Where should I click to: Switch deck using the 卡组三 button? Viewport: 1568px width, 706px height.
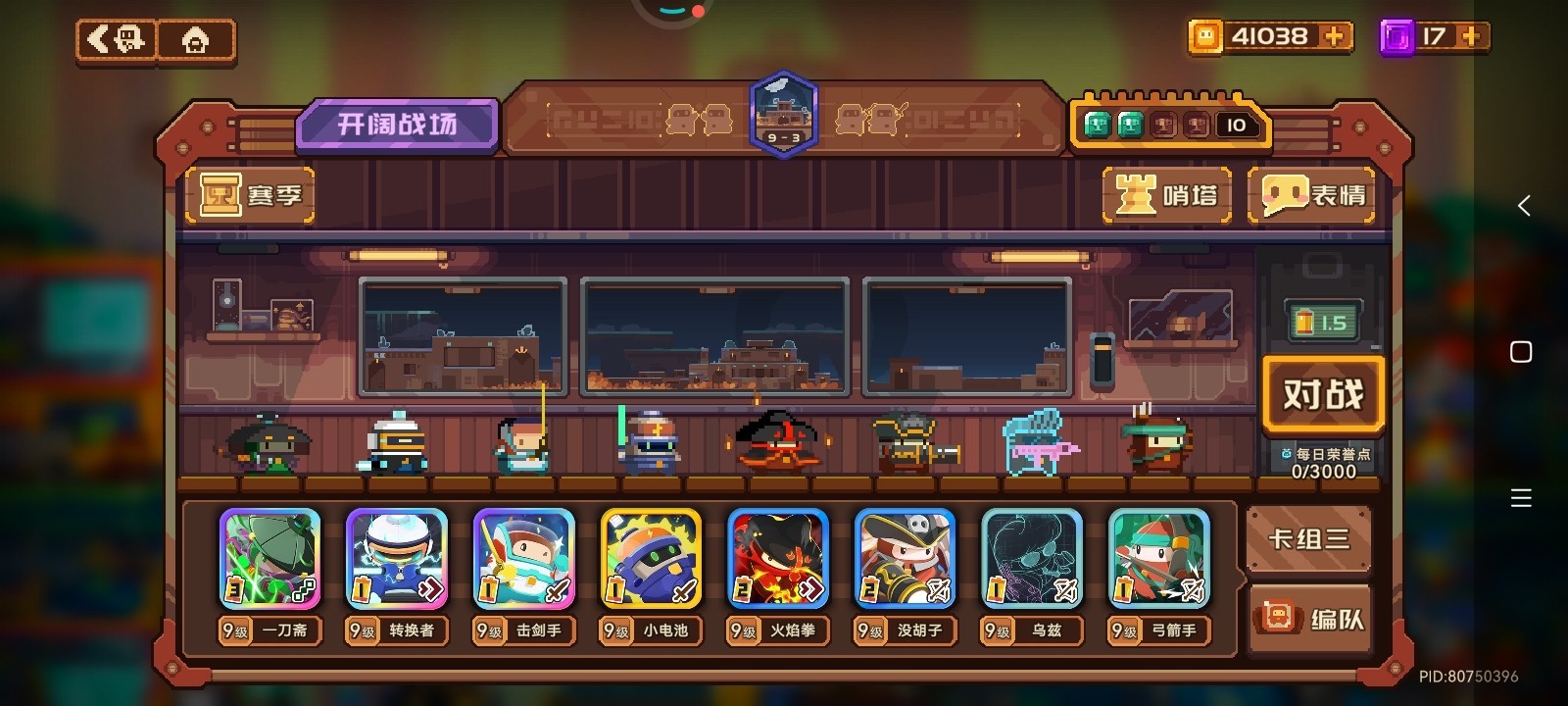[x=1308, y=538]
